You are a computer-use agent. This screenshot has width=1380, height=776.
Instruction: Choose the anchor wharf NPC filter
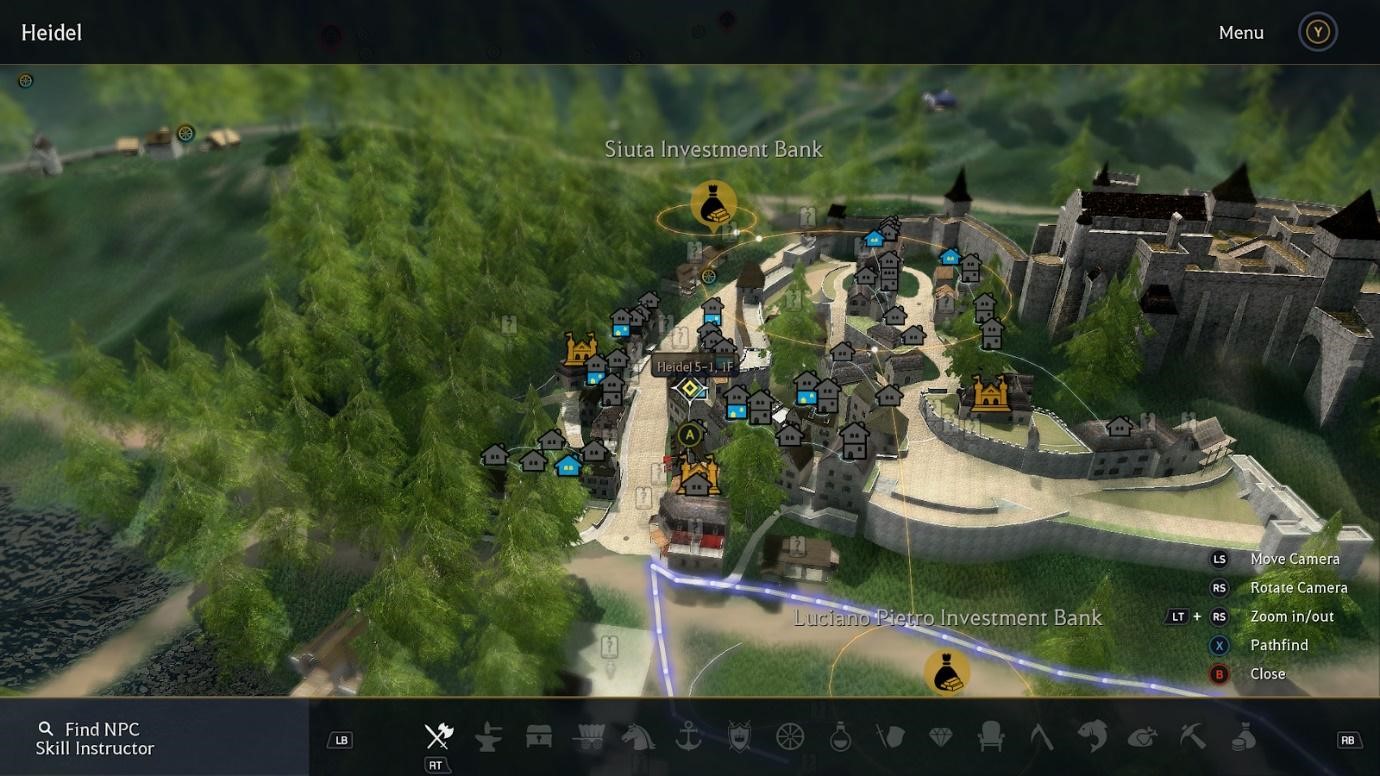[689, 737]
